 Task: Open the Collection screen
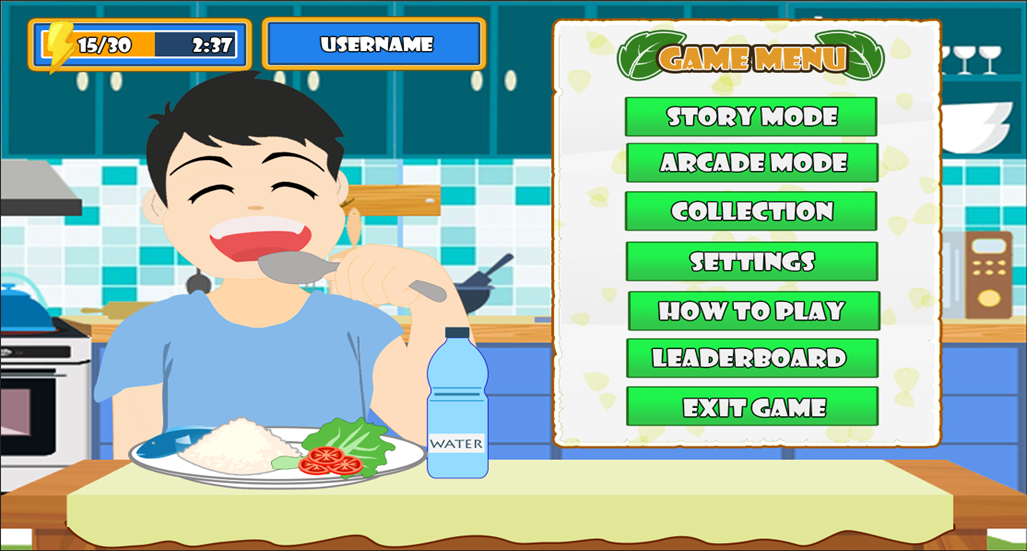[751, 211]
